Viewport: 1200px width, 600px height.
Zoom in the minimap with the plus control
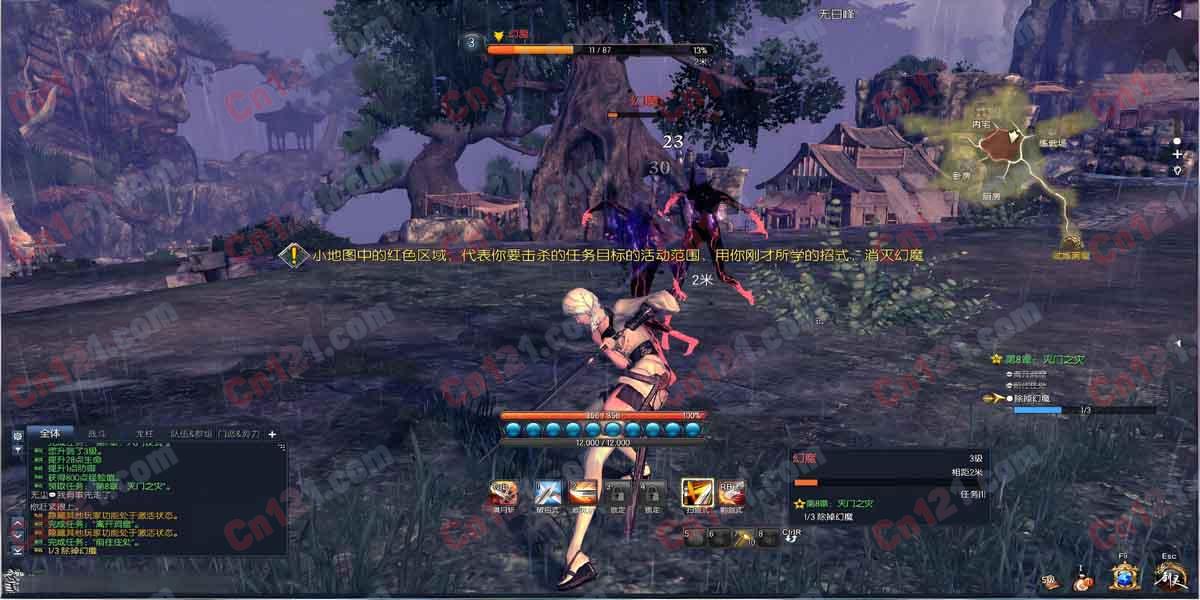pos(1177,155)
